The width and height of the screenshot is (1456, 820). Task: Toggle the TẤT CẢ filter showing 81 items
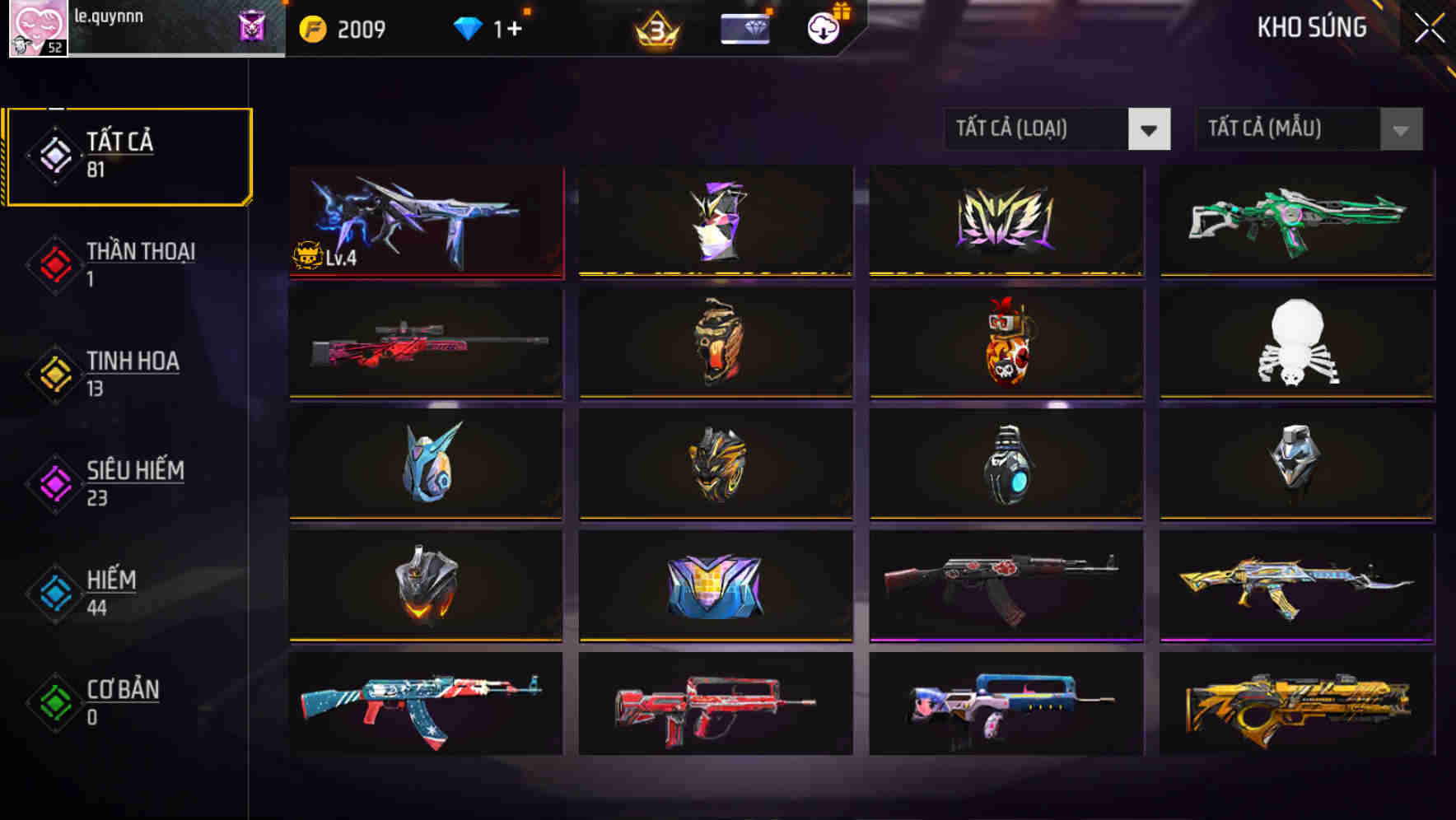pyautogui.click(x=128, y=155)
